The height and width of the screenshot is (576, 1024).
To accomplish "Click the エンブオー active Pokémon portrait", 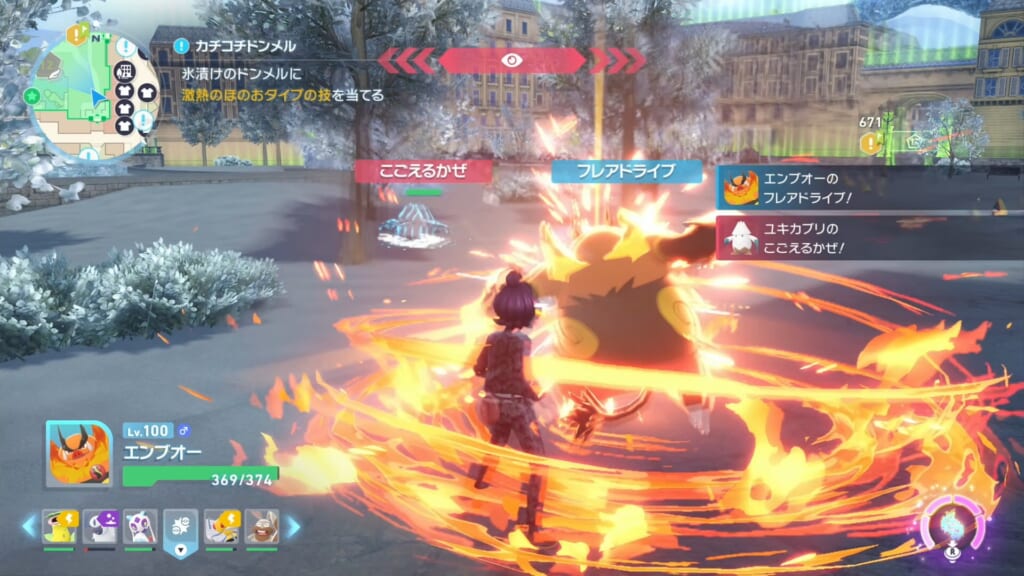I will (x=78, y=453).
